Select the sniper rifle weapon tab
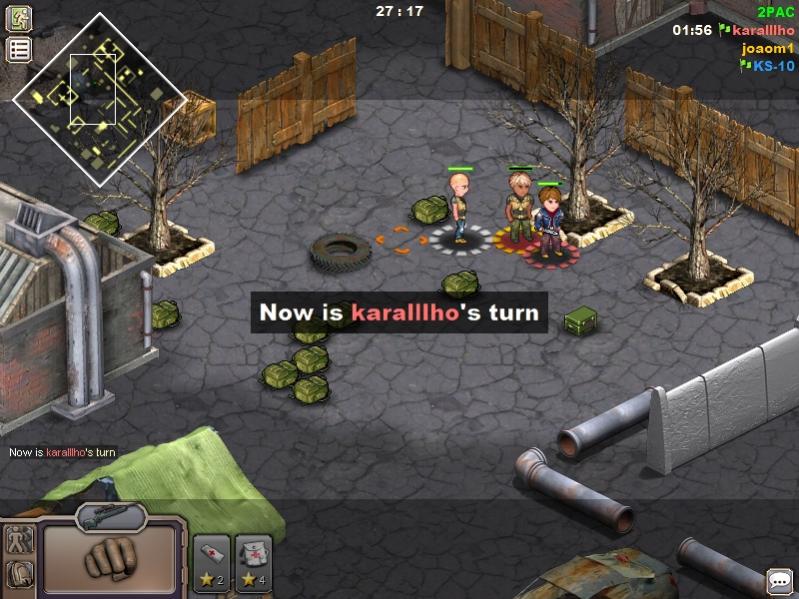Screen dimensions: 799x599 tap(111, 517)
